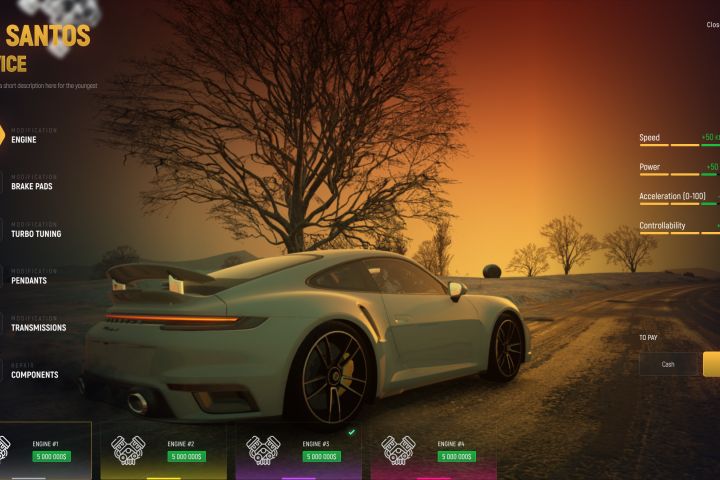
Task: Pick the Engine #1 upgrade card
Action: pyautogui.click(x=44, y=450)
